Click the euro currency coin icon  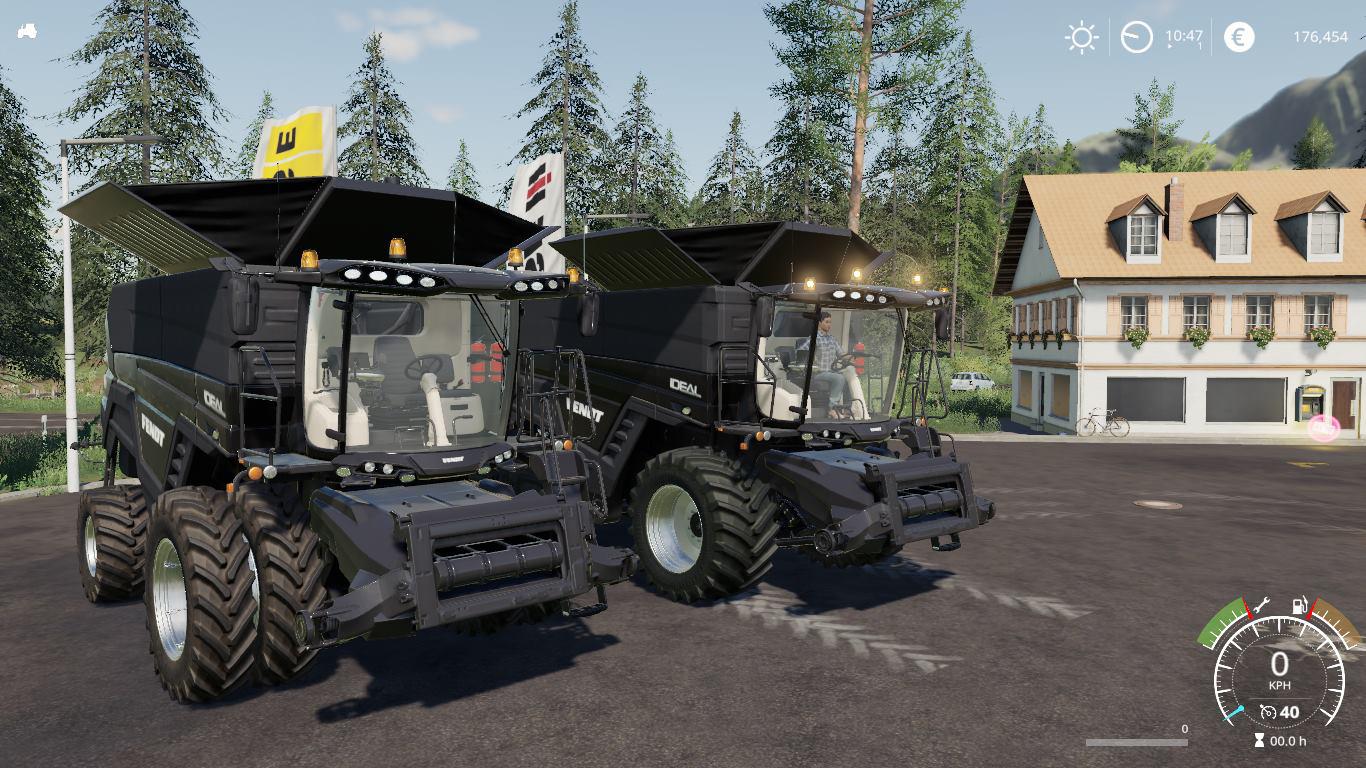click(x=1239, y=37)
